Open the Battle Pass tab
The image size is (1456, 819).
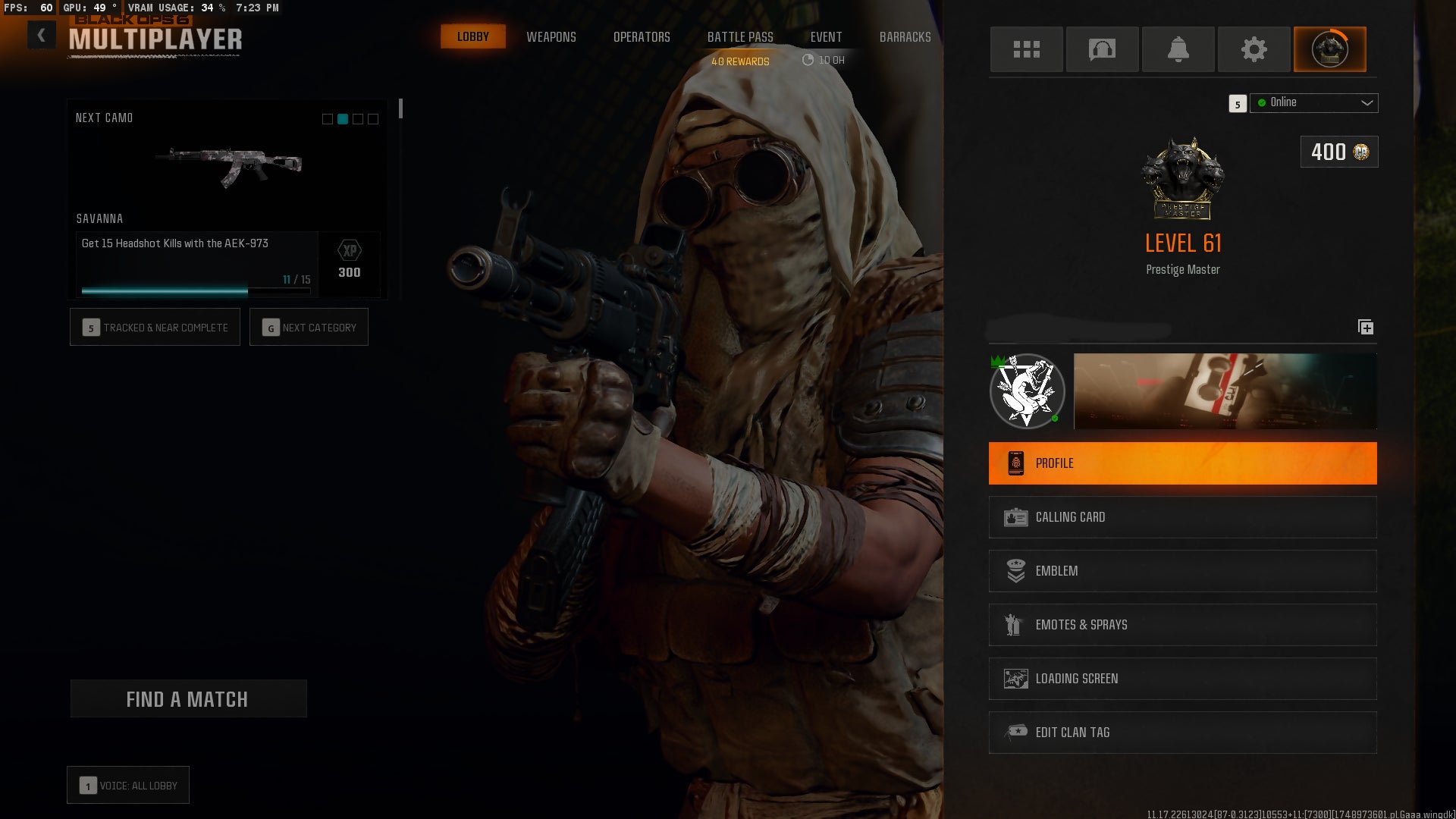click(740, 36)
